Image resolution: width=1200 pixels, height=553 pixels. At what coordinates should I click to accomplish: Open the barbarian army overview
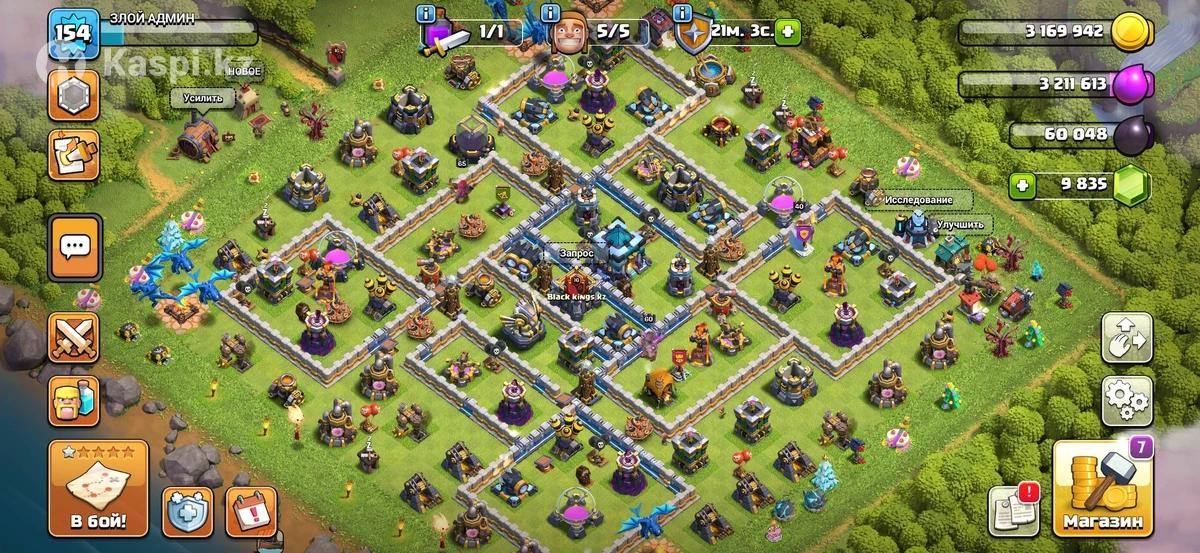(x=76, y=401)
